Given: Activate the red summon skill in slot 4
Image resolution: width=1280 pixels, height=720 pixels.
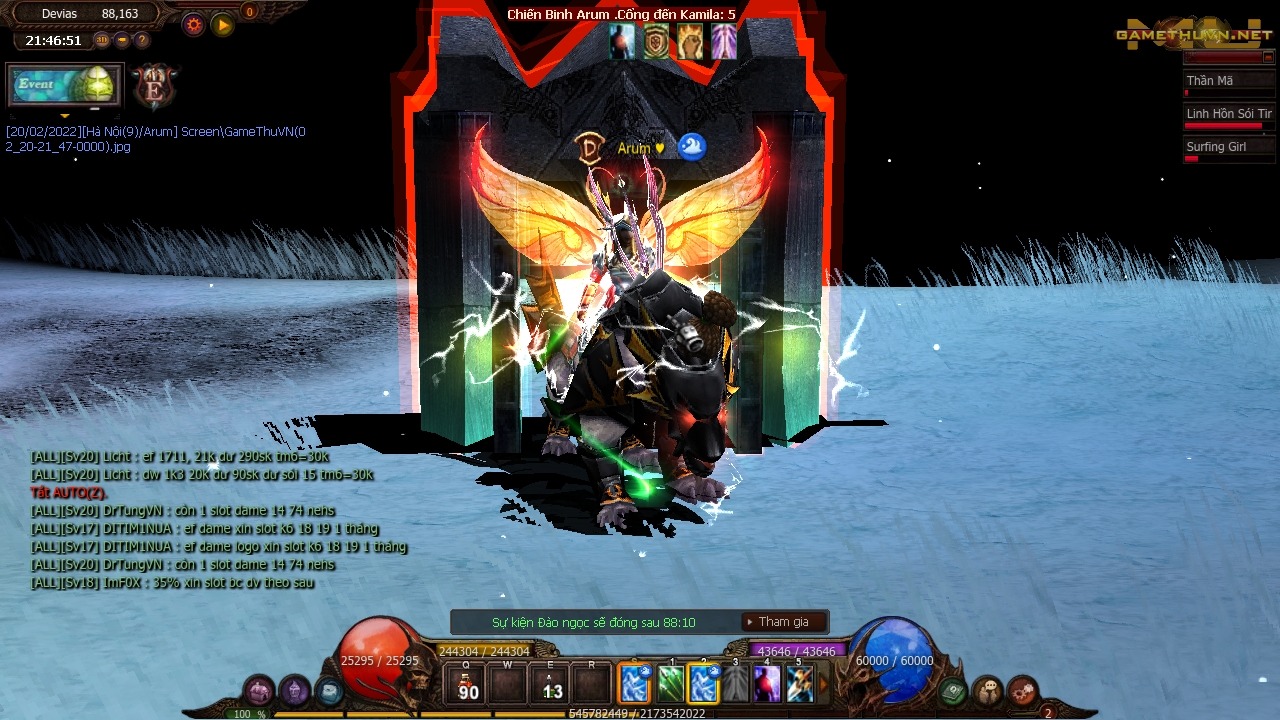Looking at the screenshot, I should (767, 684).
